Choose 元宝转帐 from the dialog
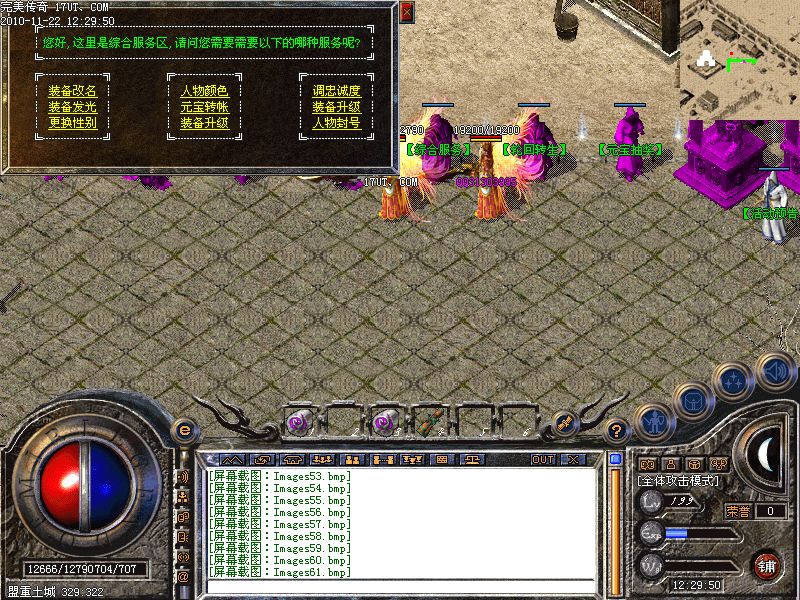 point(204,107)
